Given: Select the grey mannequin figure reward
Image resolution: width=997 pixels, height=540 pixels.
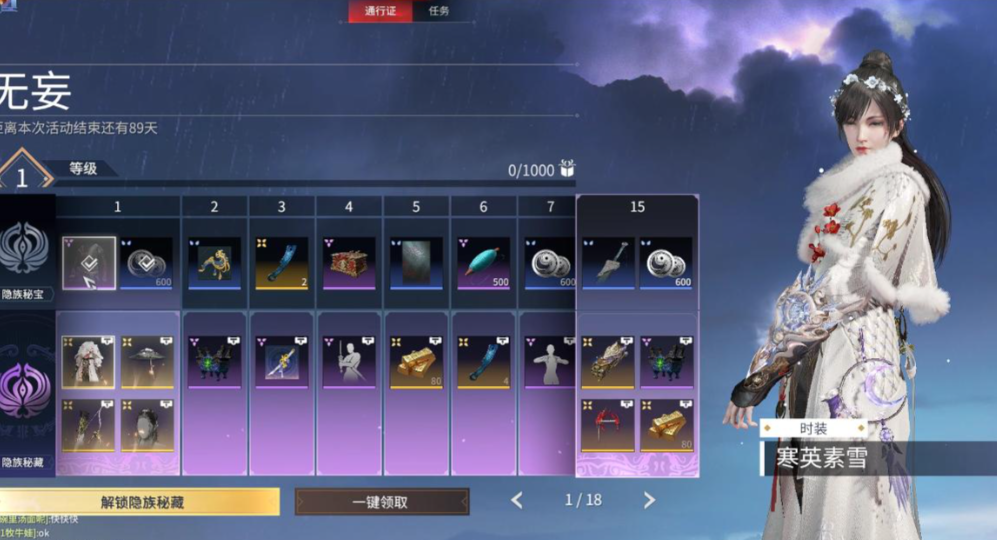Looking at the screenshot, I should (550, 362).
